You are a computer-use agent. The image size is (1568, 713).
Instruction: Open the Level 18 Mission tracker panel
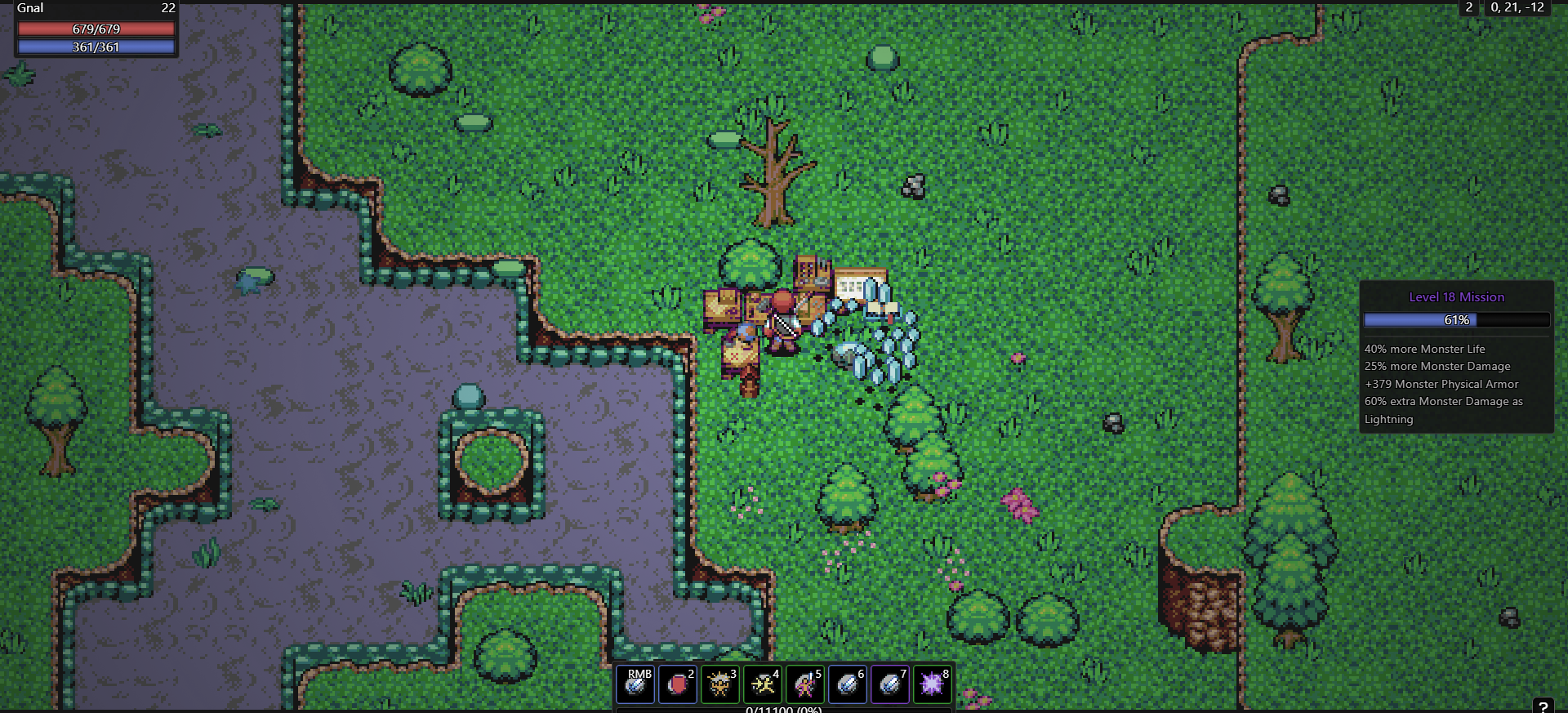click(x=1456, y=297)
